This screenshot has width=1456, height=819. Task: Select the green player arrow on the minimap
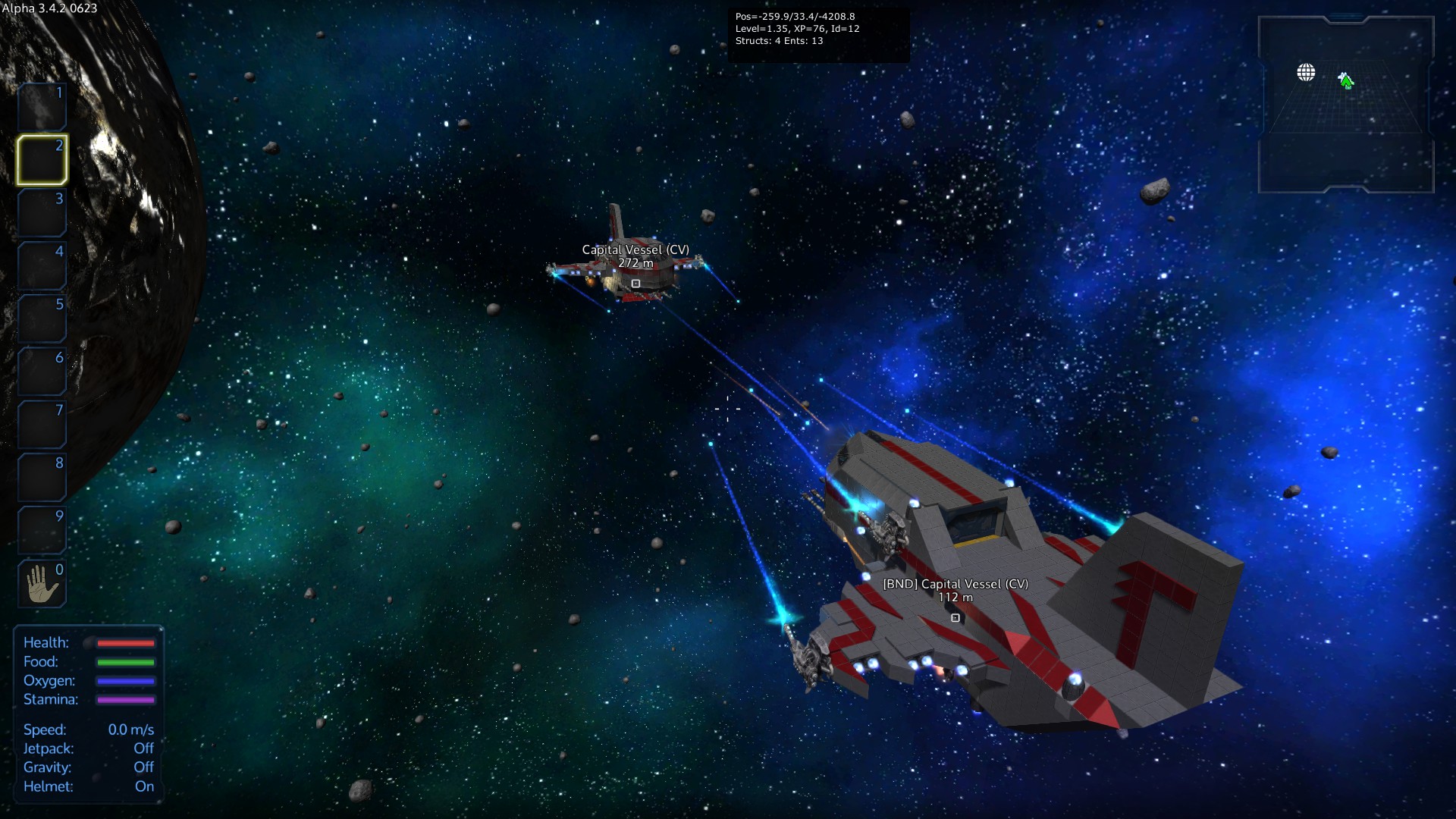tap(1346, 80)
